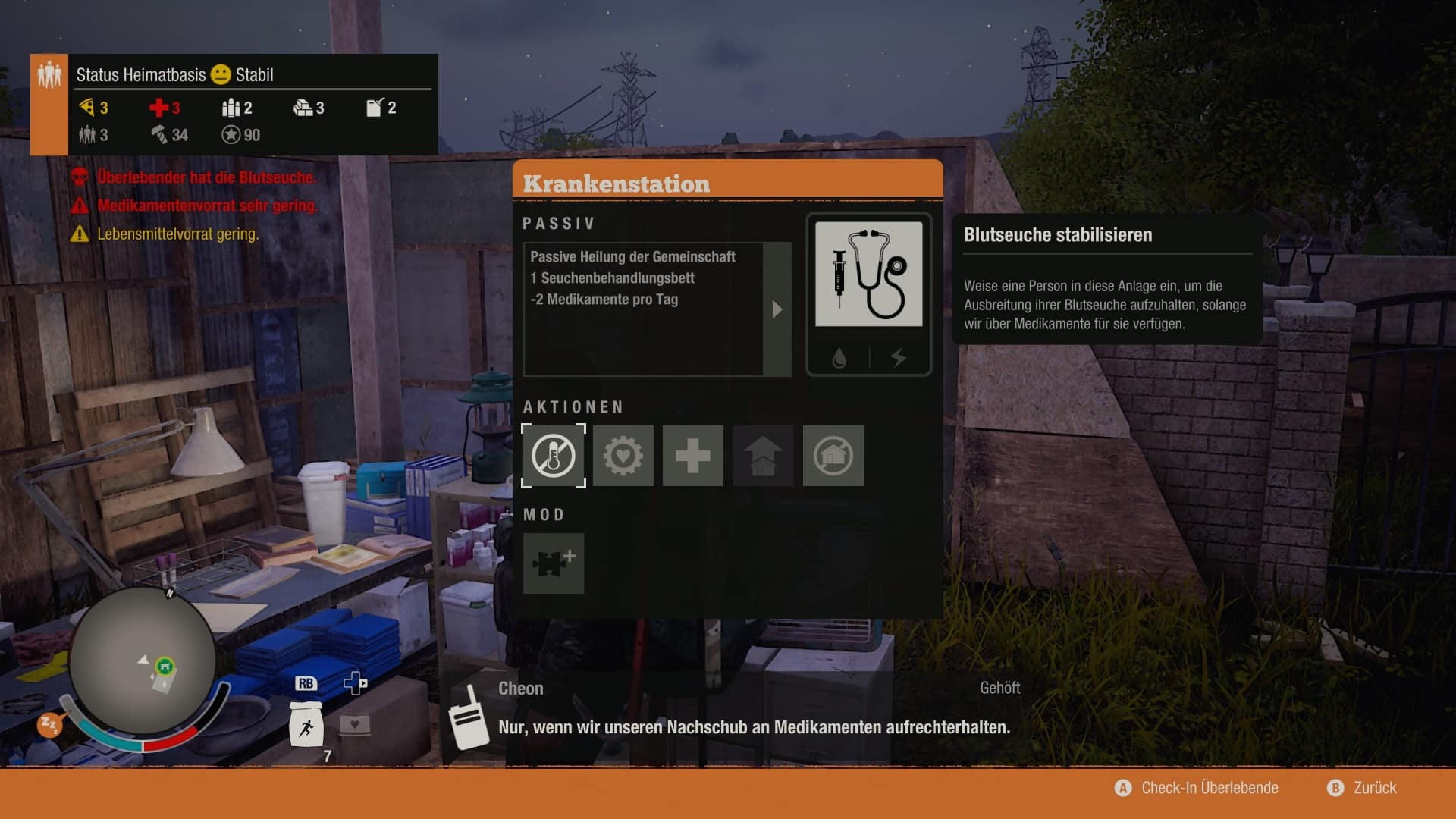Select the running figure item slot

click(x=306, y=726)
